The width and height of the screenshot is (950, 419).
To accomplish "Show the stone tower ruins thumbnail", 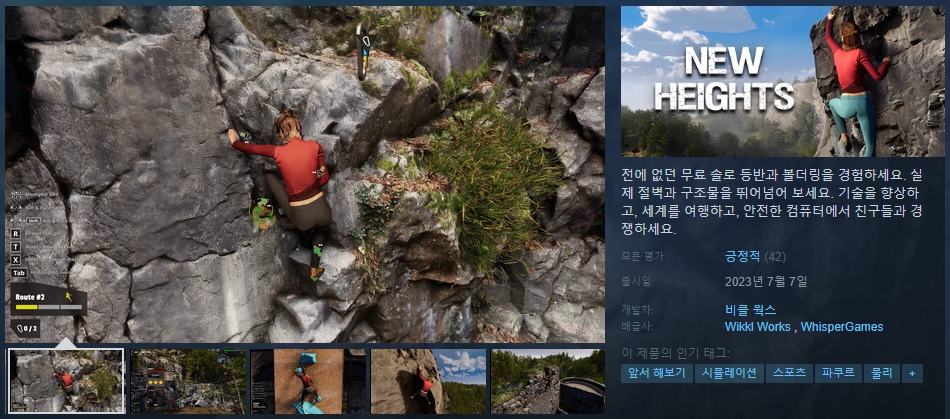I will click(x=548, y=381).
